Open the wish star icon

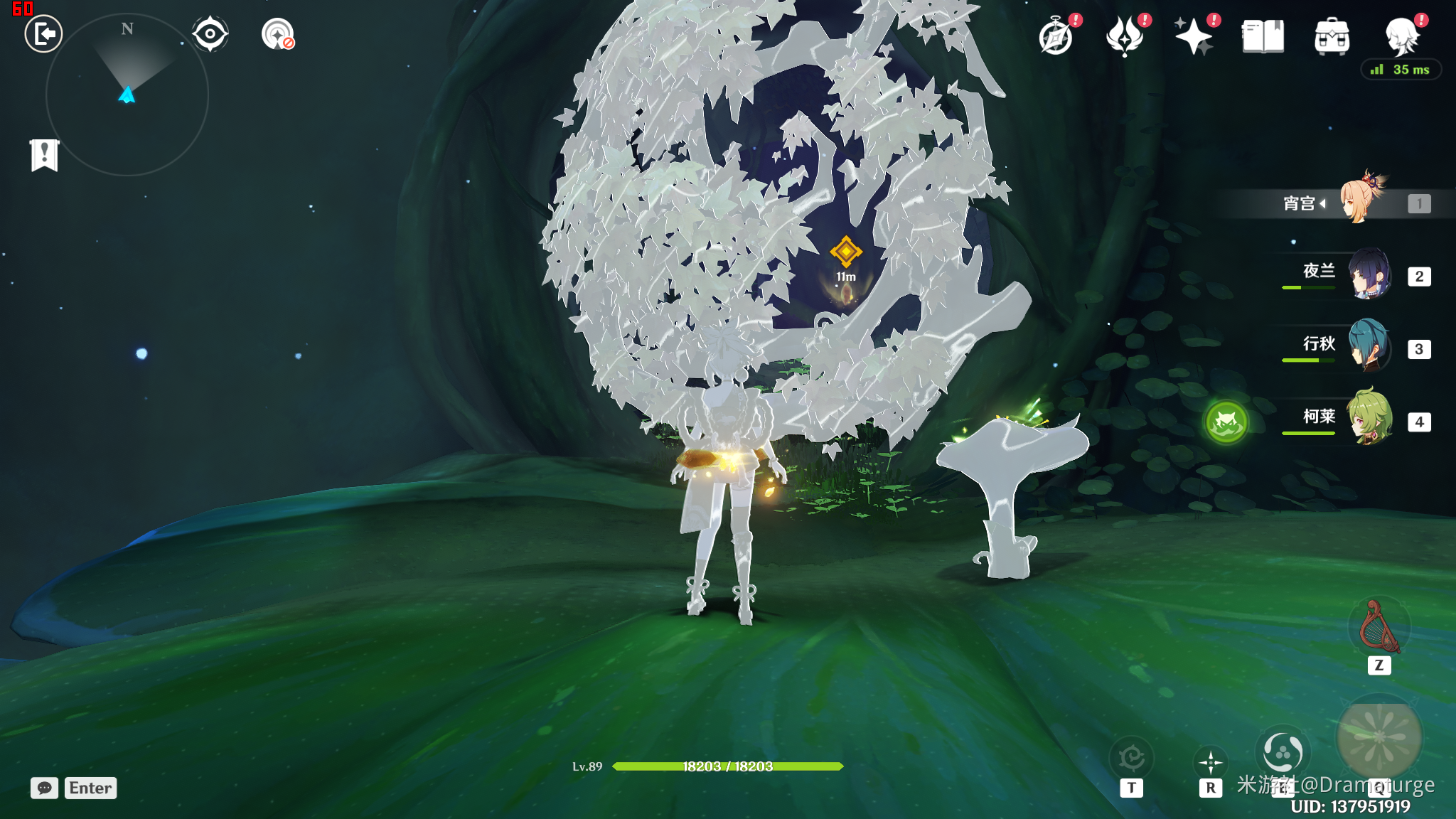coord(1193,37)
